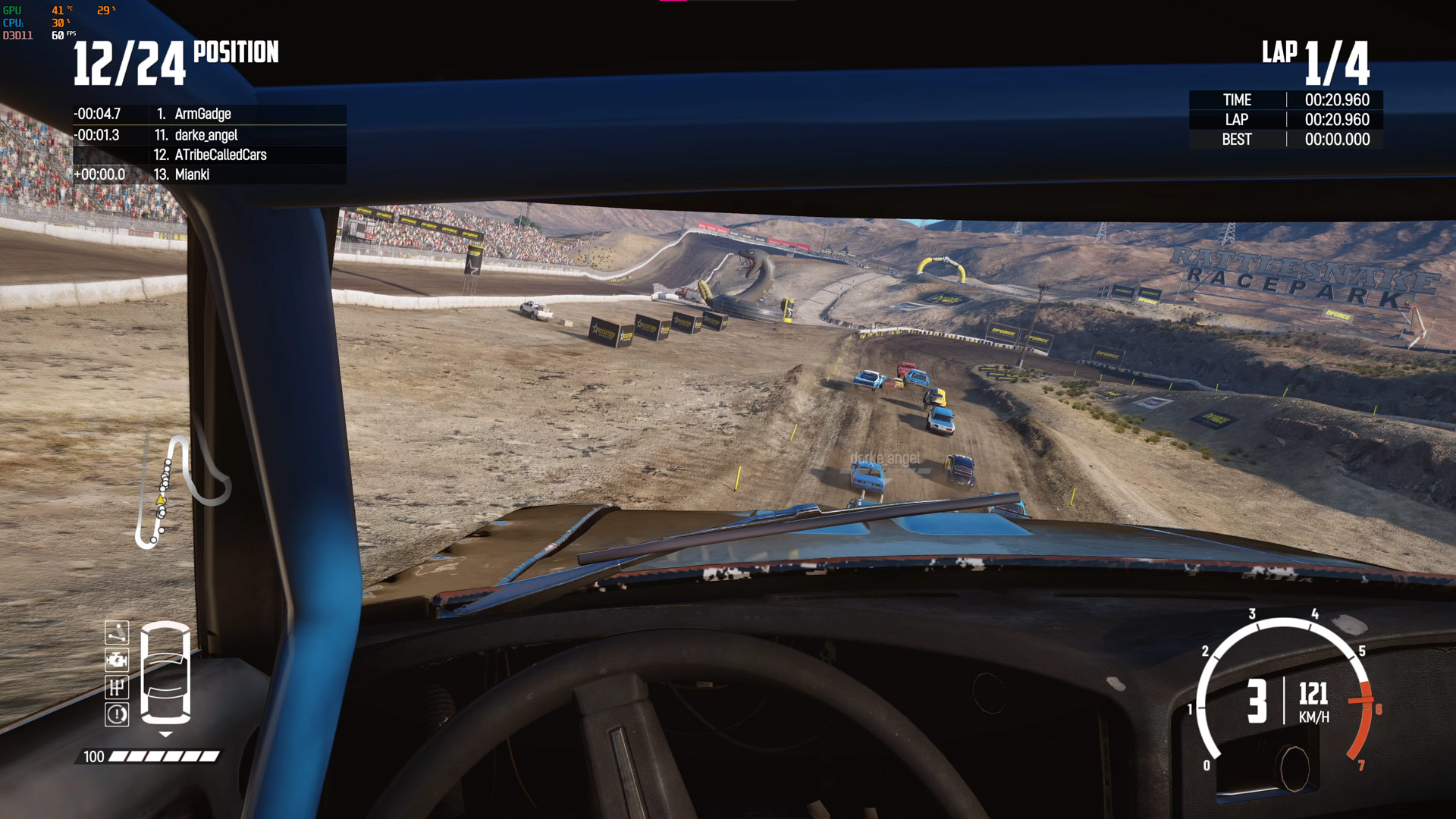Select the engine damage icon
This screenshot has width=1456, height=819.
[117, 660]
